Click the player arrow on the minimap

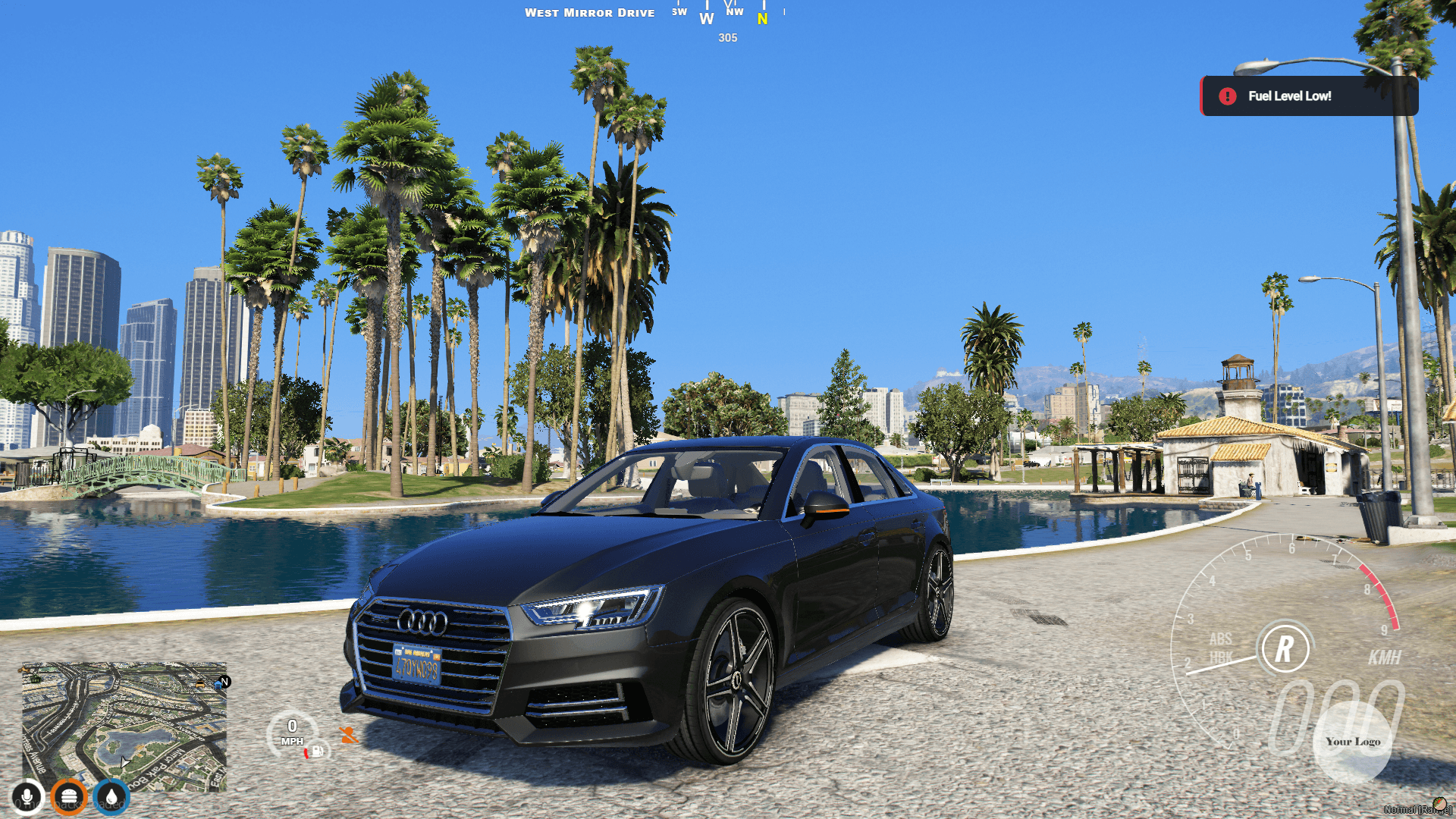[x=124, y=763]
